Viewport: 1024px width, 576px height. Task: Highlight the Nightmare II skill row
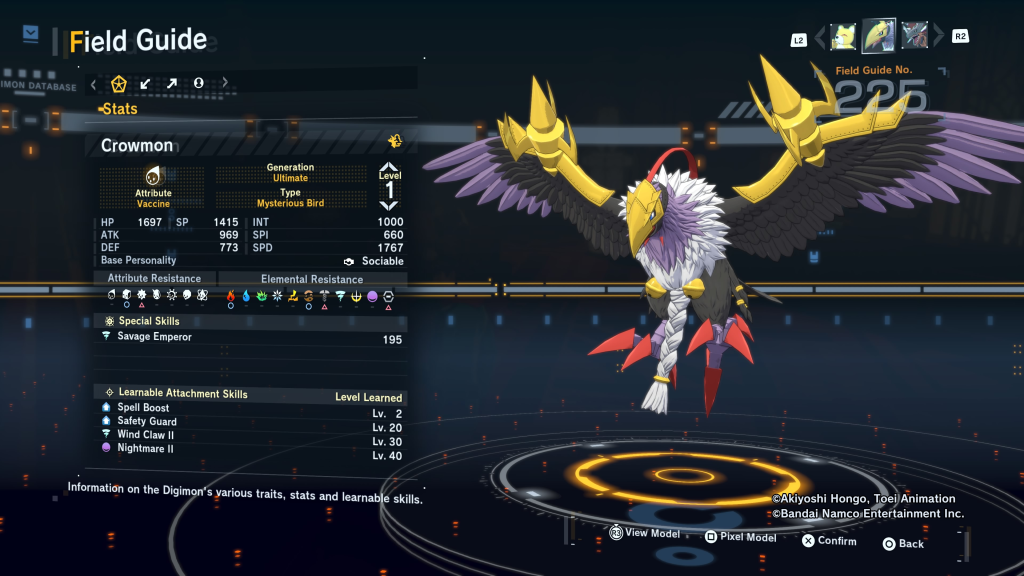coord(145,448)
